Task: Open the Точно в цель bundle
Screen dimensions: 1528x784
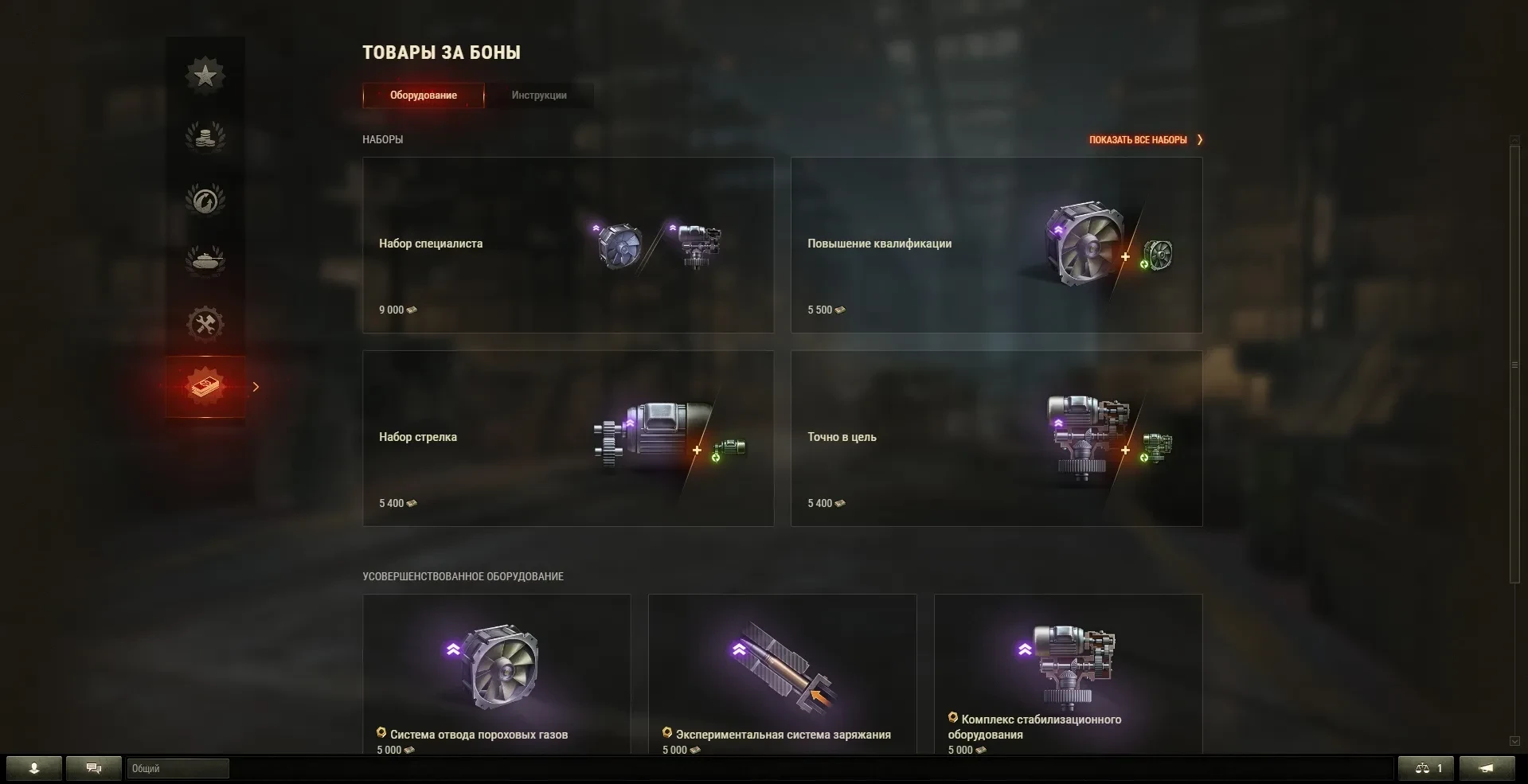Action: [x=995, y=439]
